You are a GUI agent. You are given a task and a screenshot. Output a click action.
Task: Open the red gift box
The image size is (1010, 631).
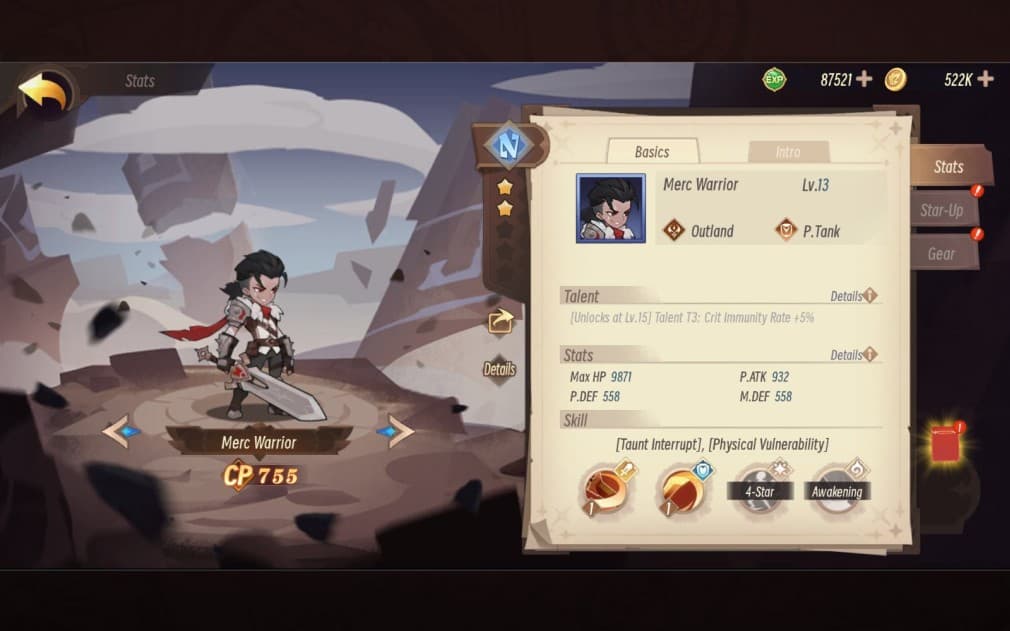945,443
